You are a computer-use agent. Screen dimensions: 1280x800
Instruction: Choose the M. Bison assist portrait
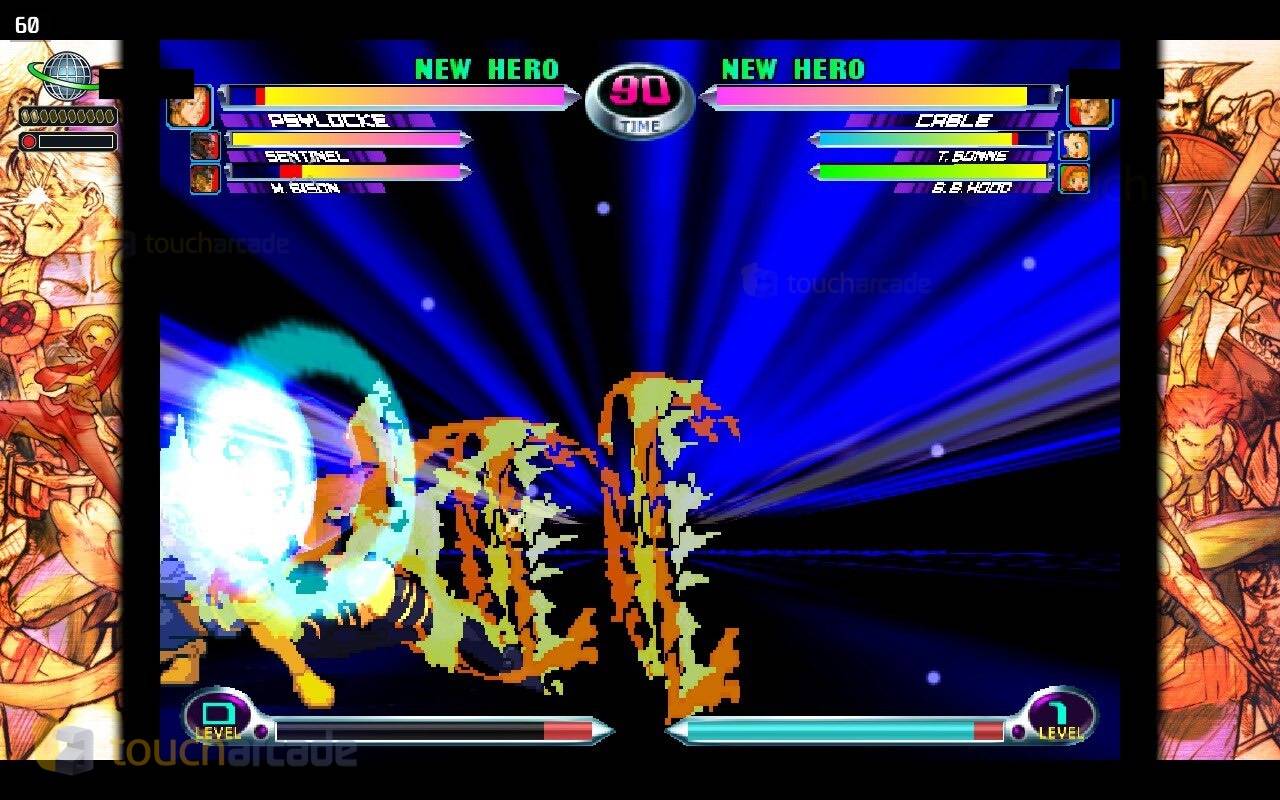[x=204, y=179]
